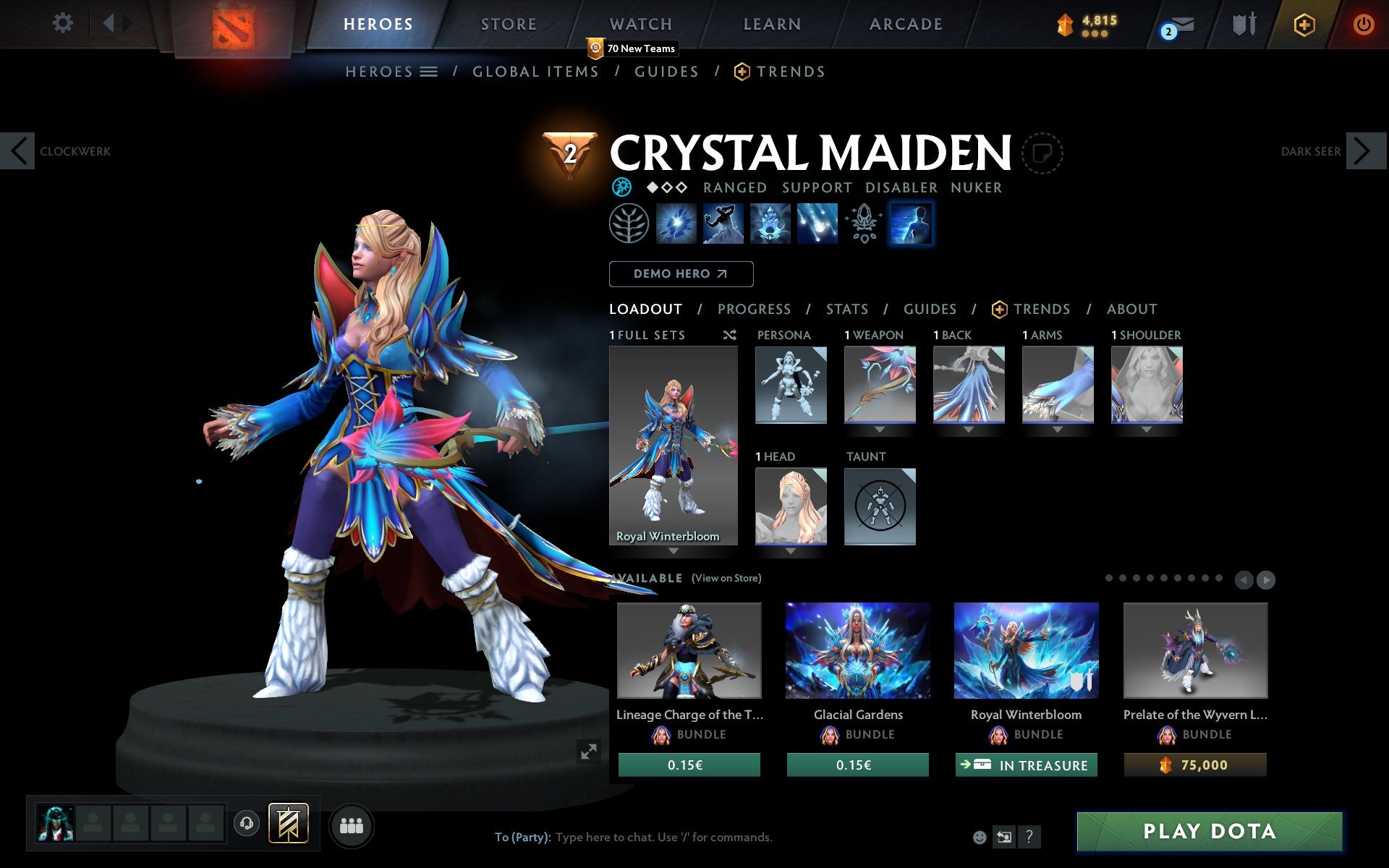
Task: Click the headset voice chat icon near party slots
Action: (246, 824)
